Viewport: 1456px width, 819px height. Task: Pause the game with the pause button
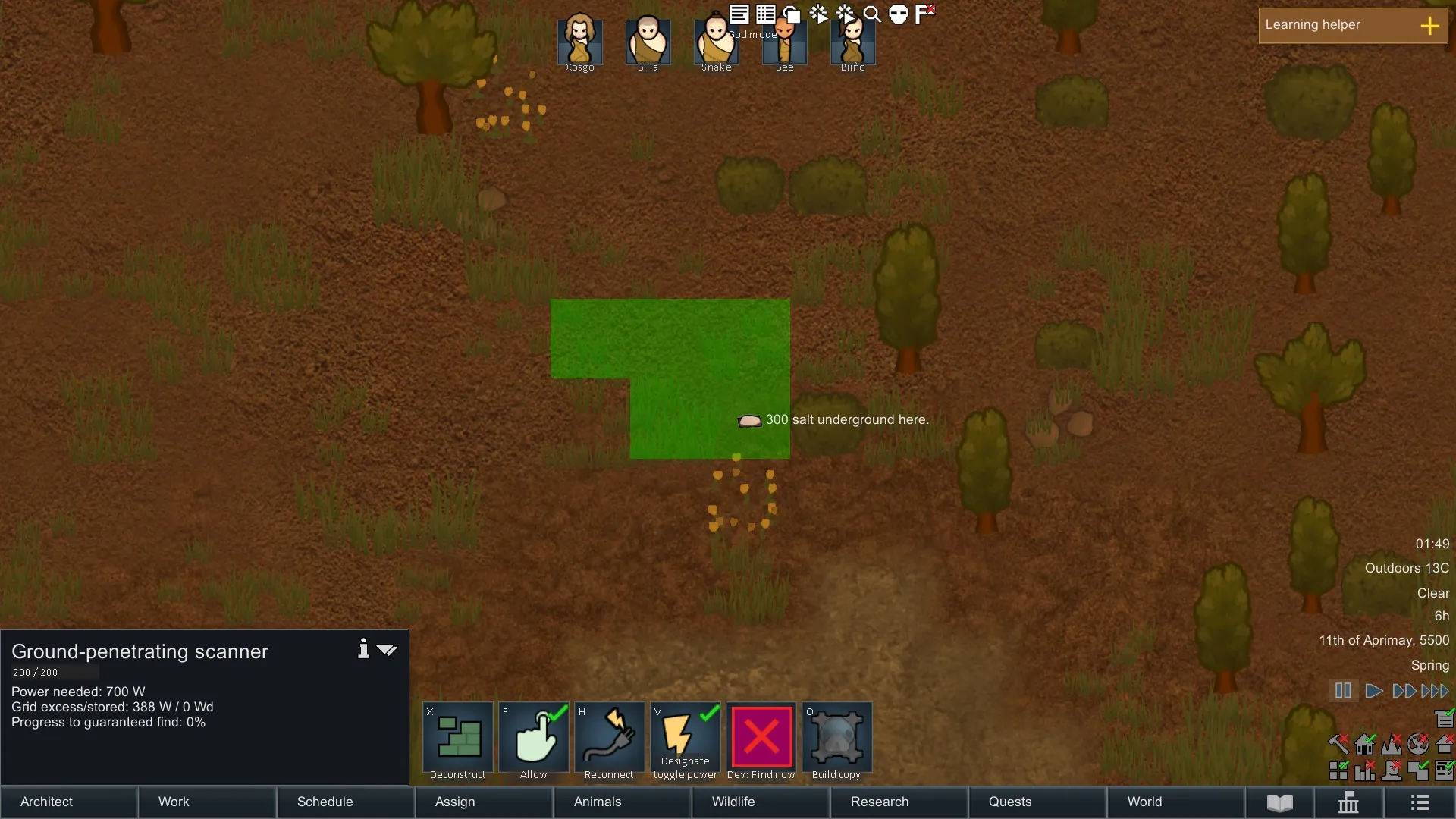pos(1343,691)
